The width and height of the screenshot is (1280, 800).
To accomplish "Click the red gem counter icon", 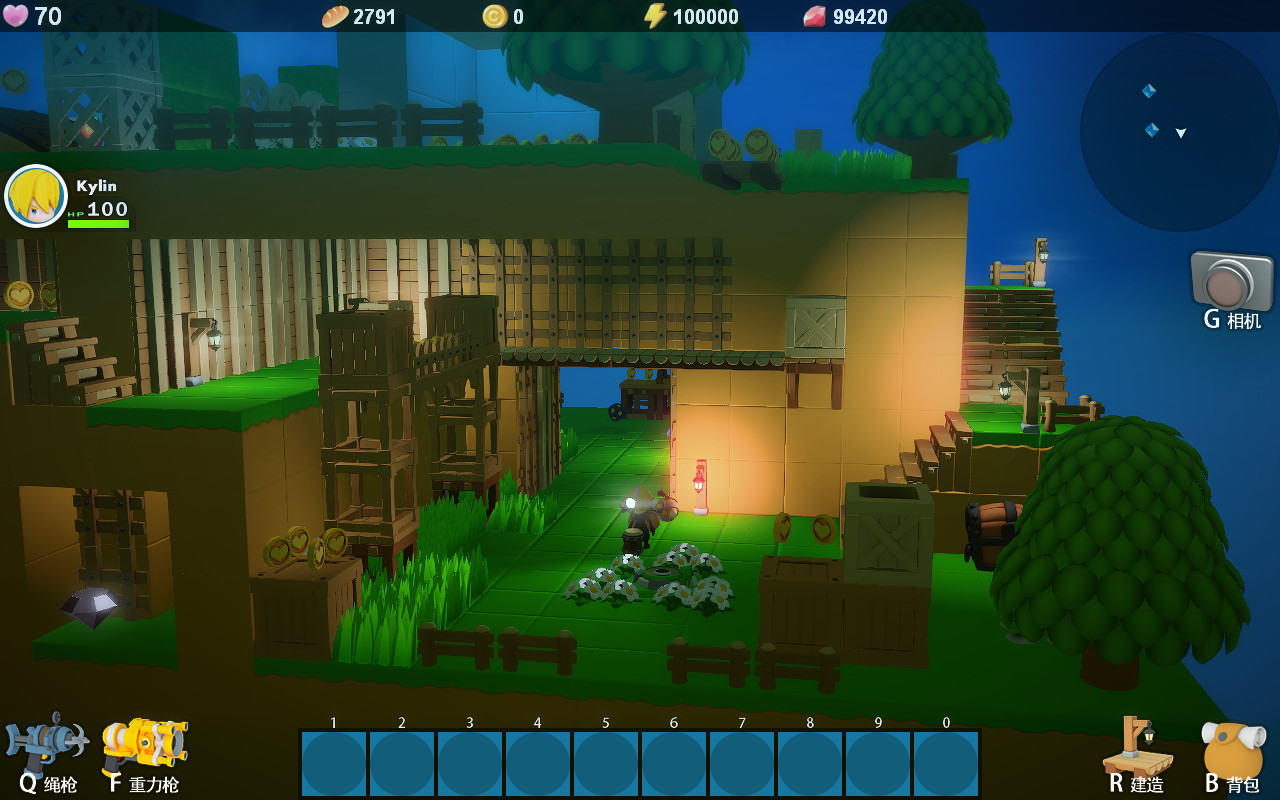I will pyautogui.click(x=815, y=16).
